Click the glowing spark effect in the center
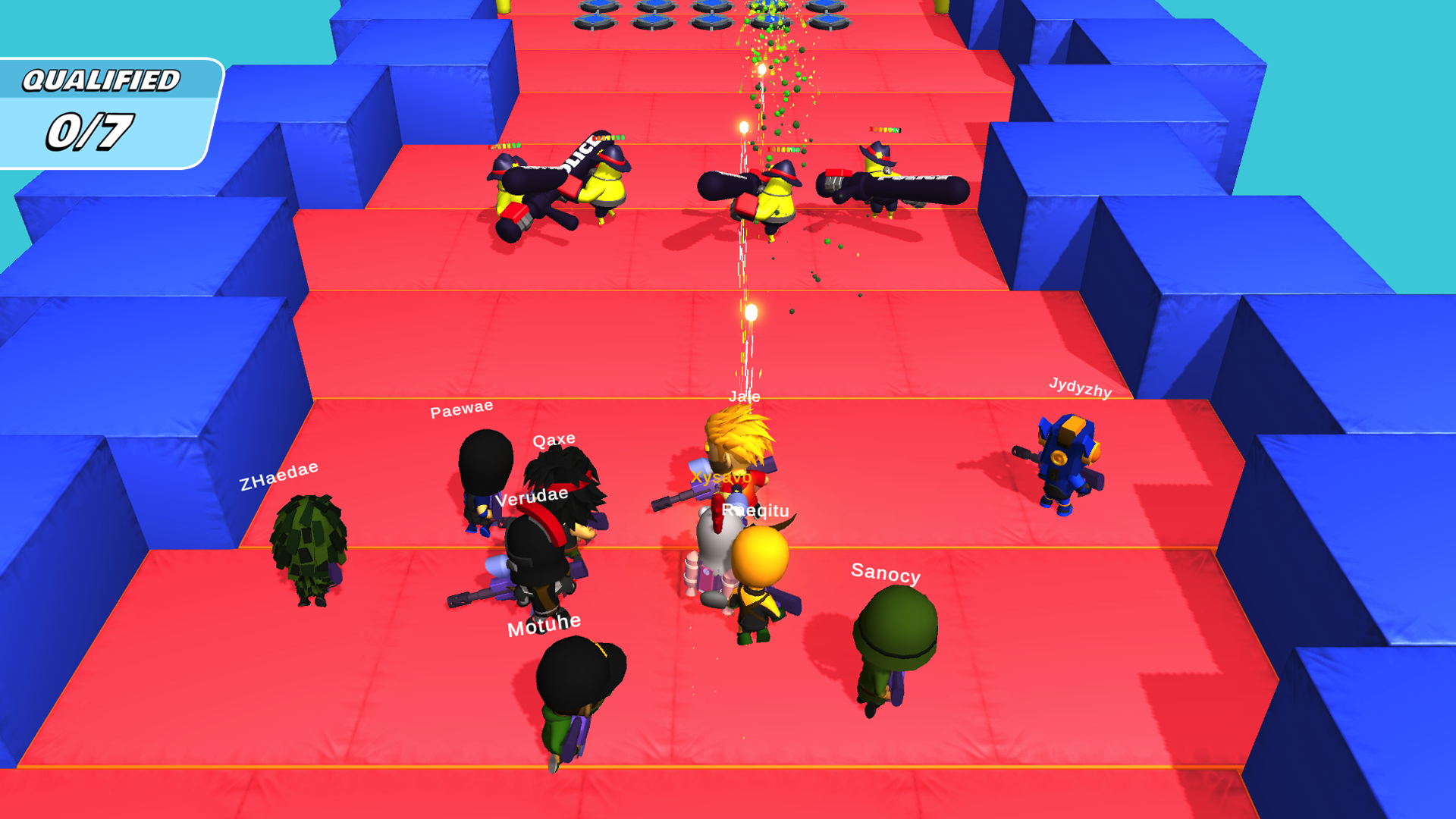The image size is (1456, 819). pos(749,311)
